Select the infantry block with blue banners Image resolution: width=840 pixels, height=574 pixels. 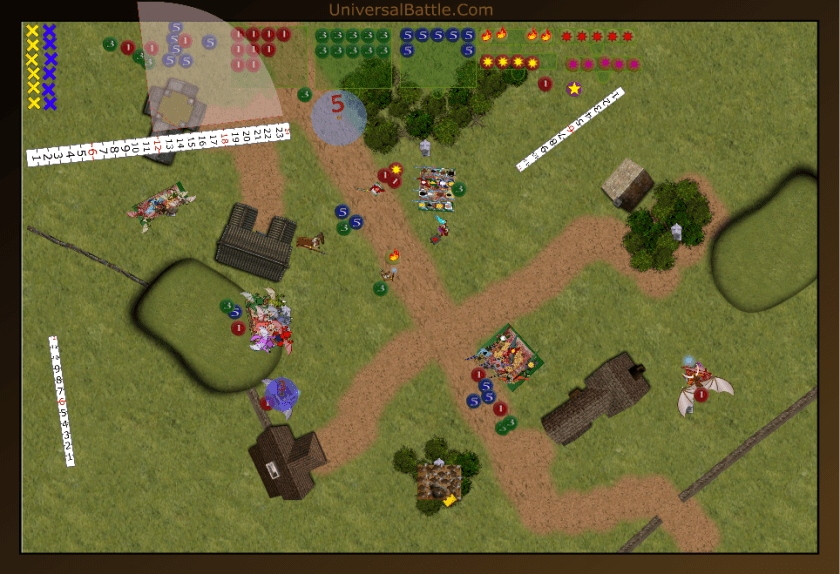(436, 188)
